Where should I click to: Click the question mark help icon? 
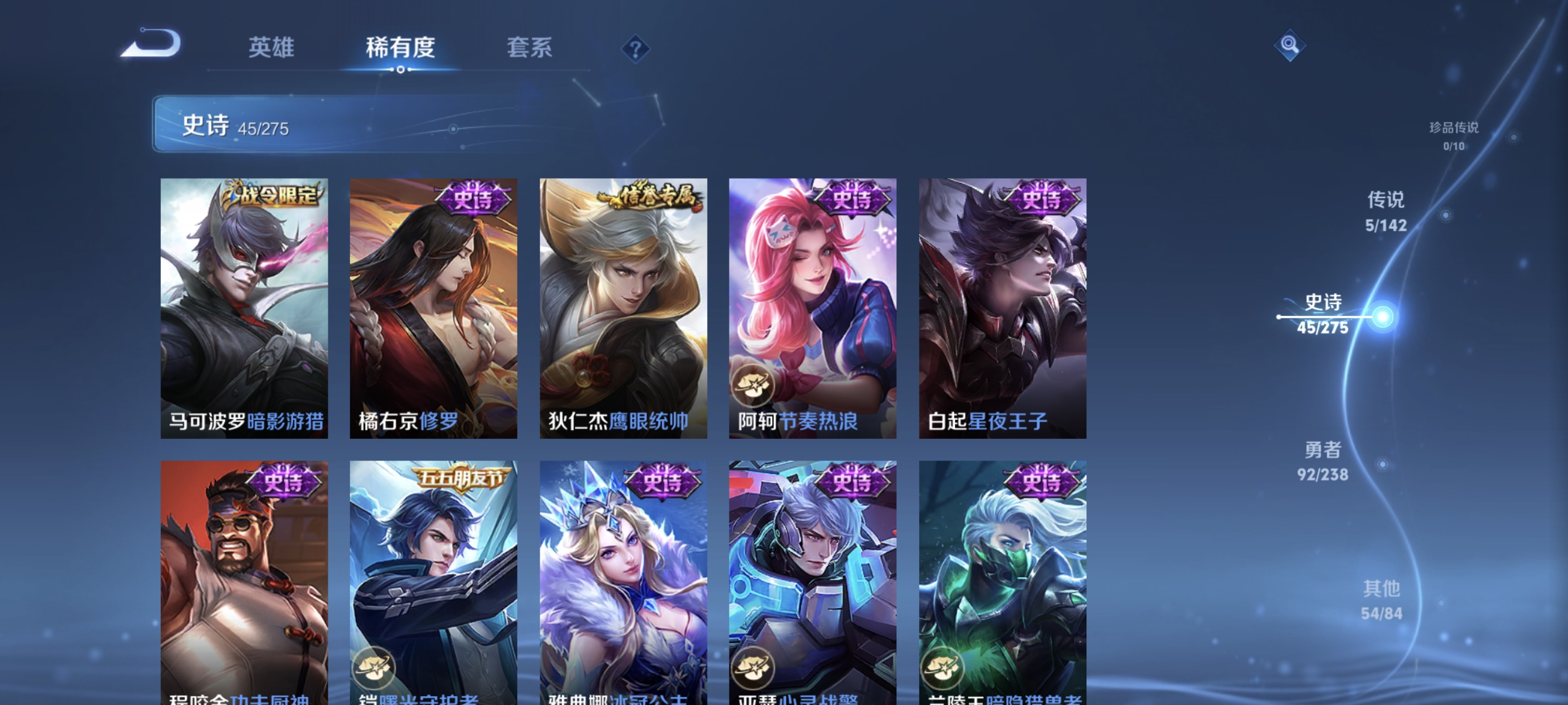(635, 49)
